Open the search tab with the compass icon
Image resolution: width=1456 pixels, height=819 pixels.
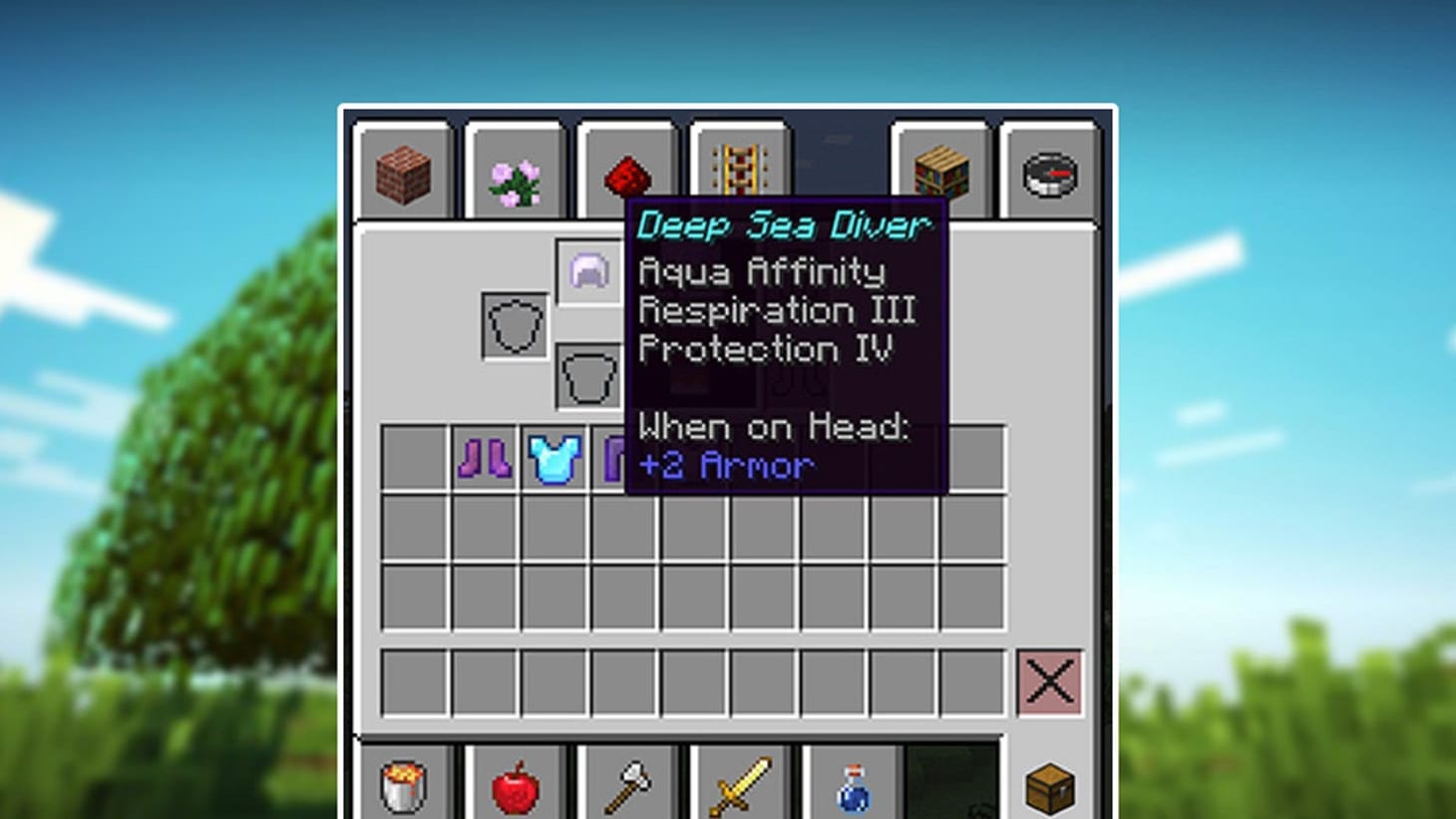point(1049,176)
